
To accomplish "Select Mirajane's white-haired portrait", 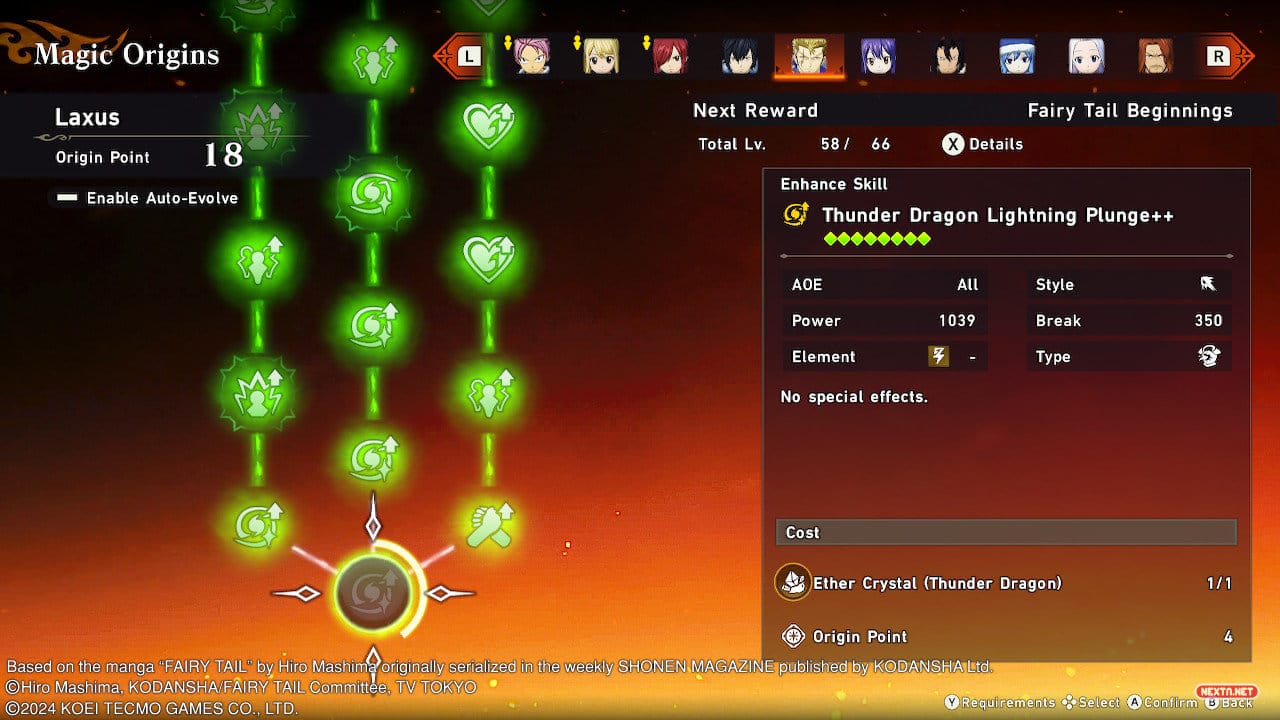I will coord(1086,57).
